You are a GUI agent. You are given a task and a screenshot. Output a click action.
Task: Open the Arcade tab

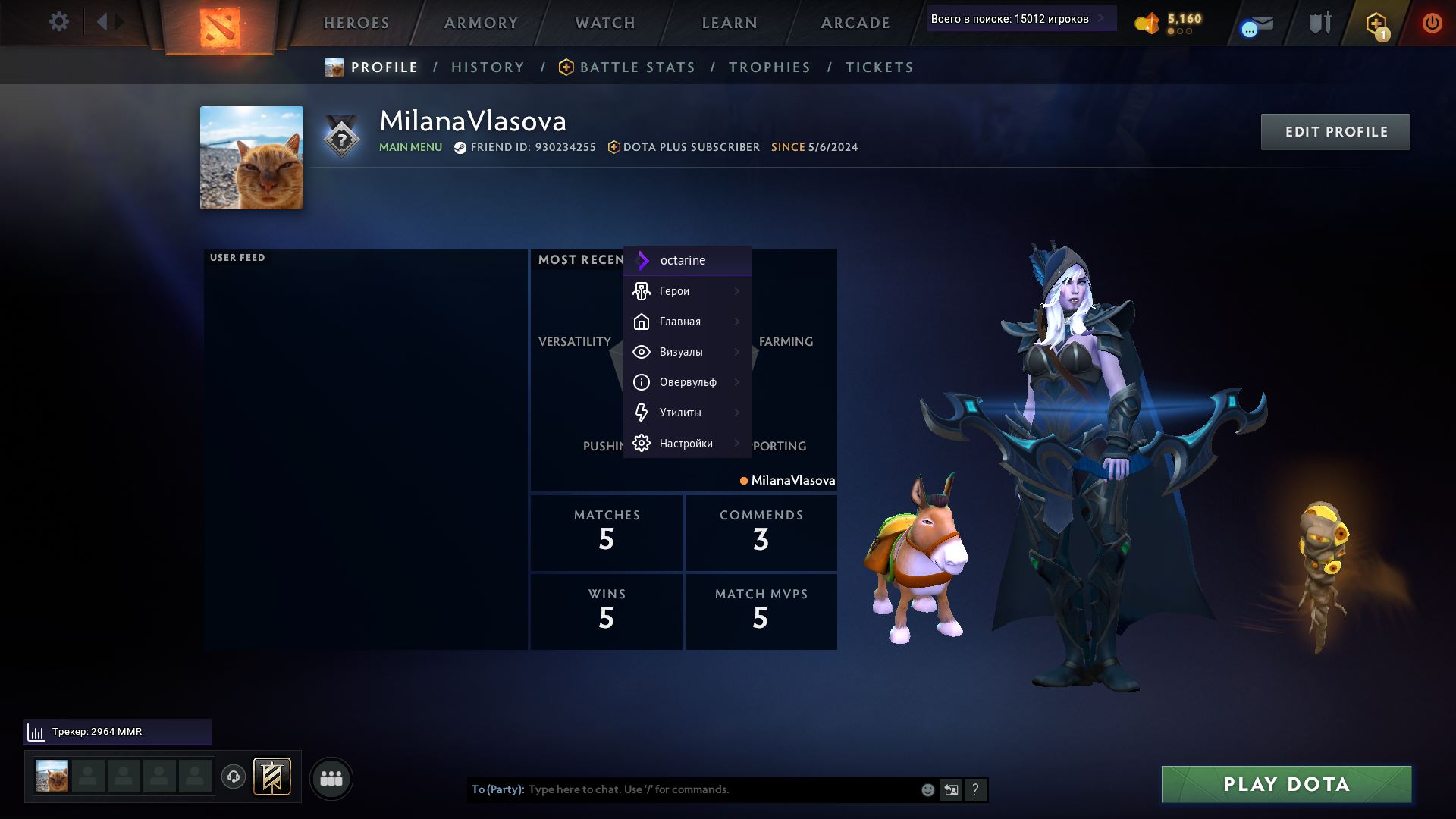[x=855, y=23]
